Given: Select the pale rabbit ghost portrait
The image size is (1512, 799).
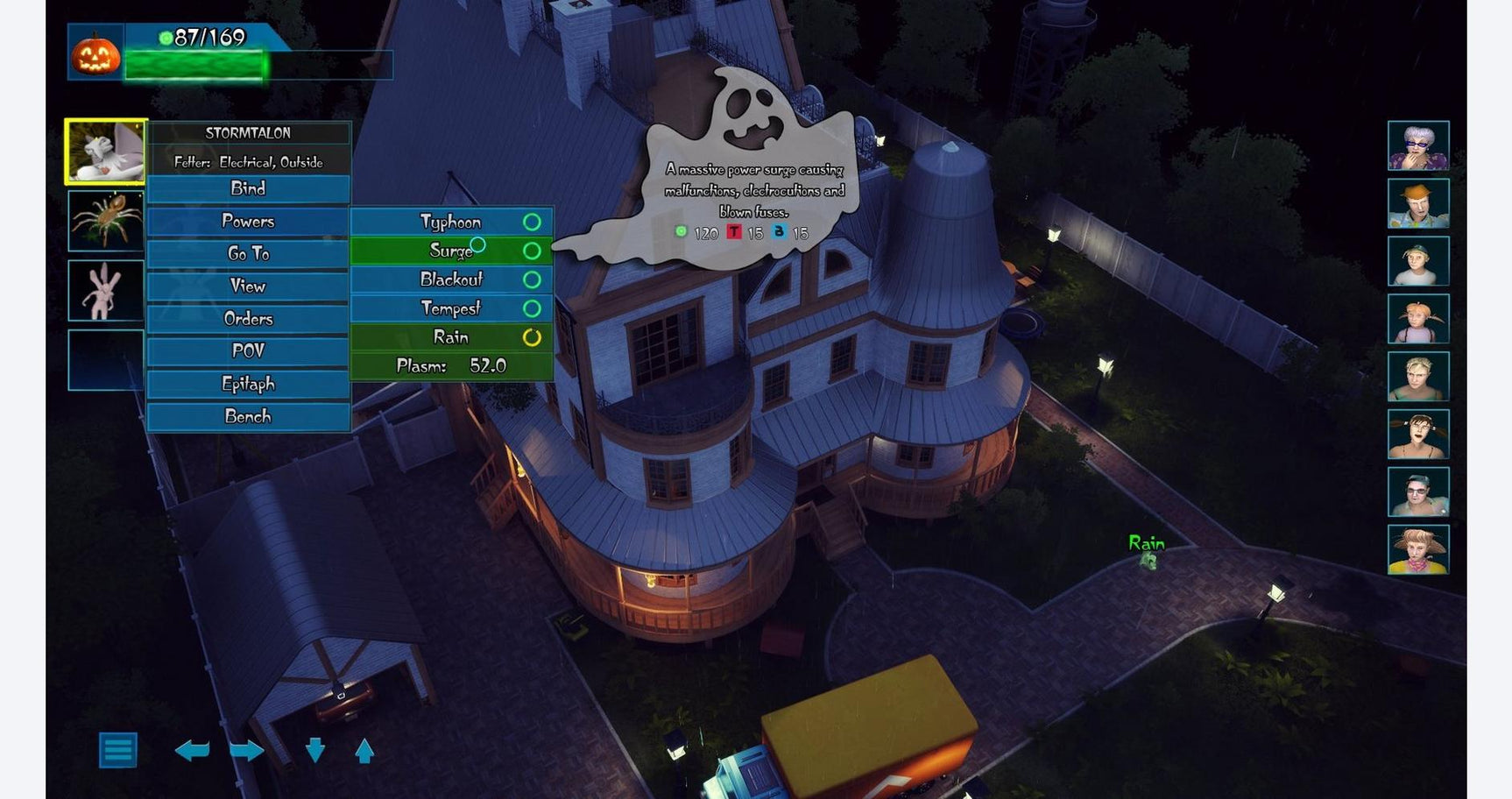Looking at the screenshot, I should click(x=106, y=290).
